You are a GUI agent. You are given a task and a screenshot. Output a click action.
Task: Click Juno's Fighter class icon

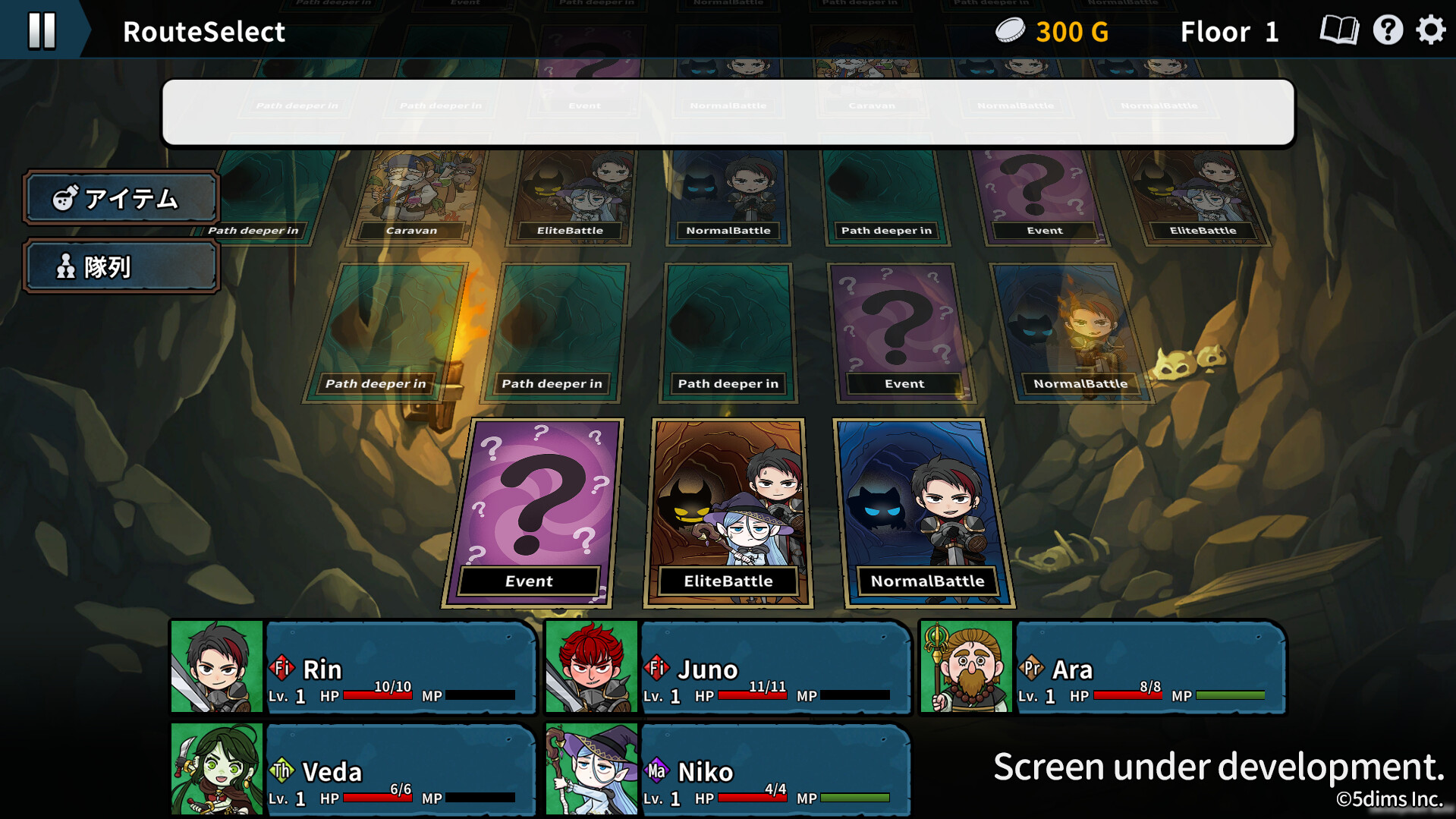coord(657,669)
